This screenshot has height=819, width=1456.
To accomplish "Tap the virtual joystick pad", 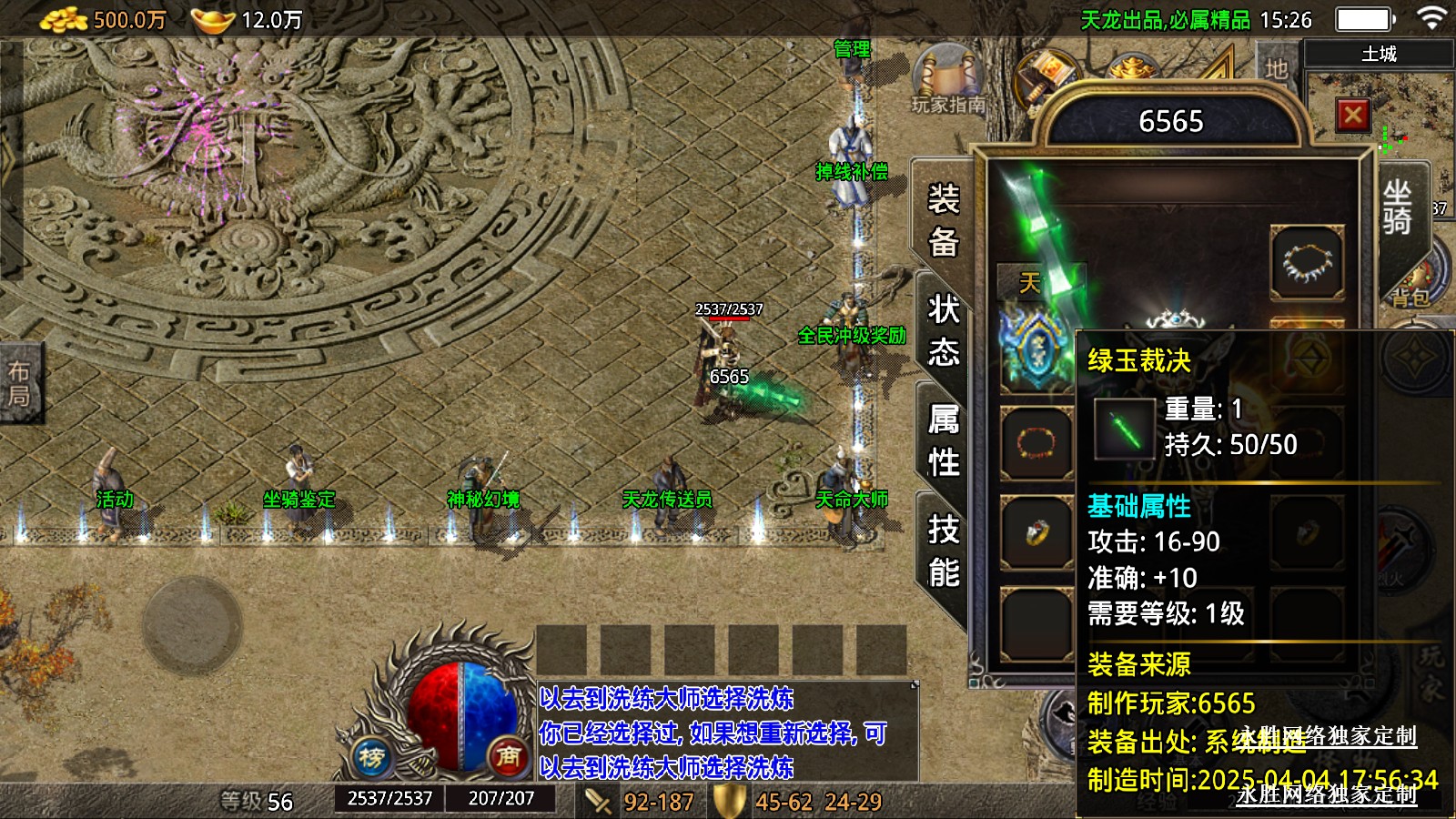I will [x=192, y=623].
